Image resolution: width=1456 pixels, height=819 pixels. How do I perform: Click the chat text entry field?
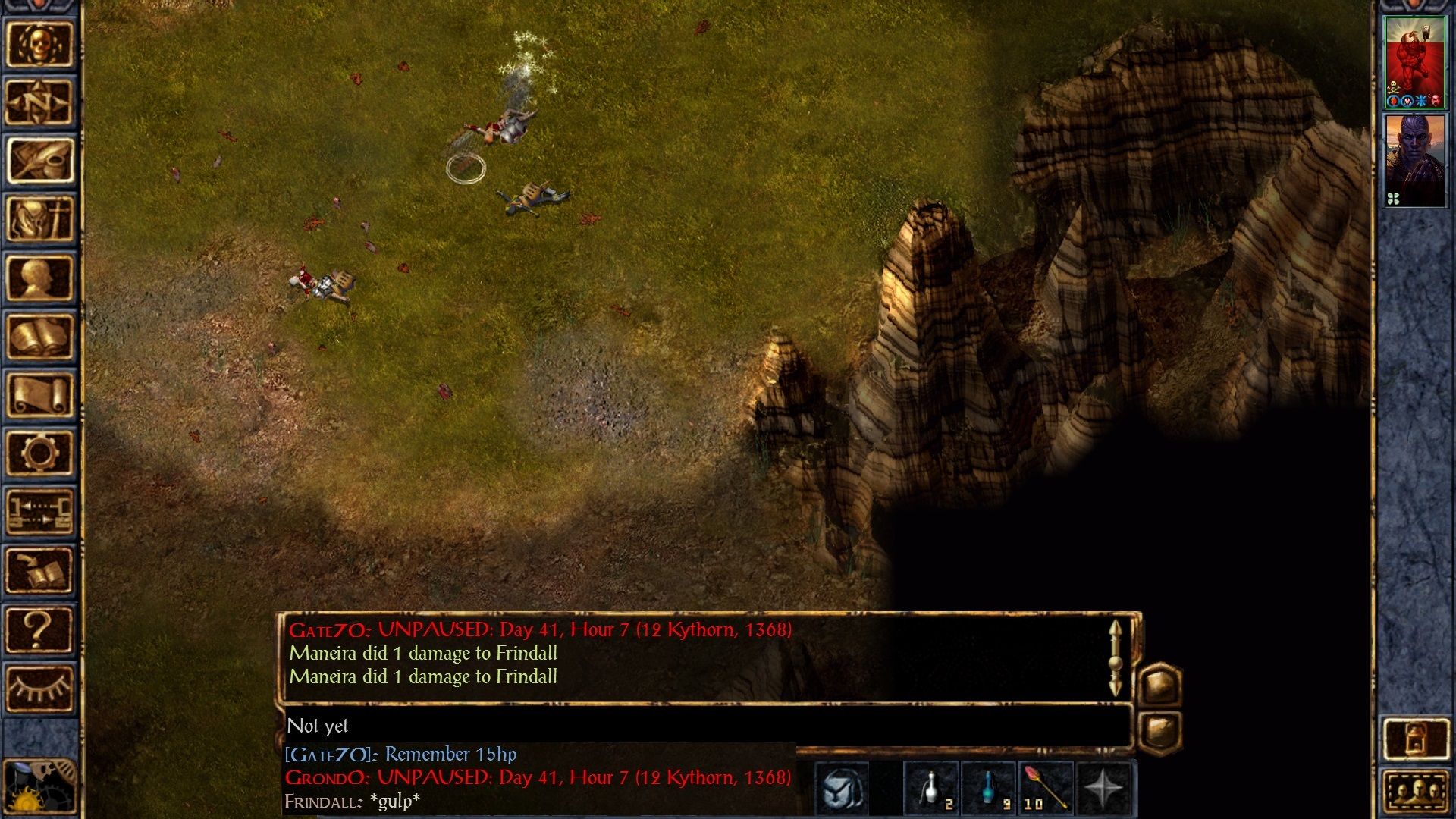[x=705, y=726]
